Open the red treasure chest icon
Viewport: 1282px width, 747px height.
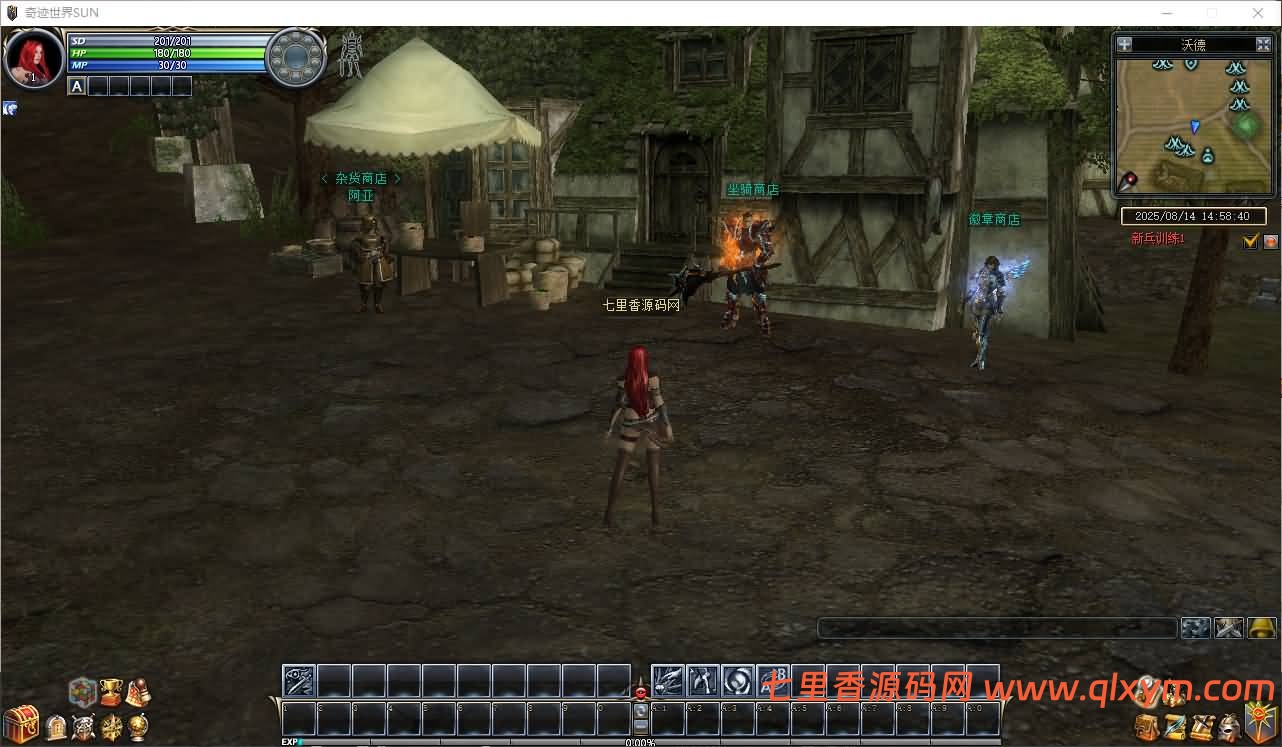pos(20,723)
